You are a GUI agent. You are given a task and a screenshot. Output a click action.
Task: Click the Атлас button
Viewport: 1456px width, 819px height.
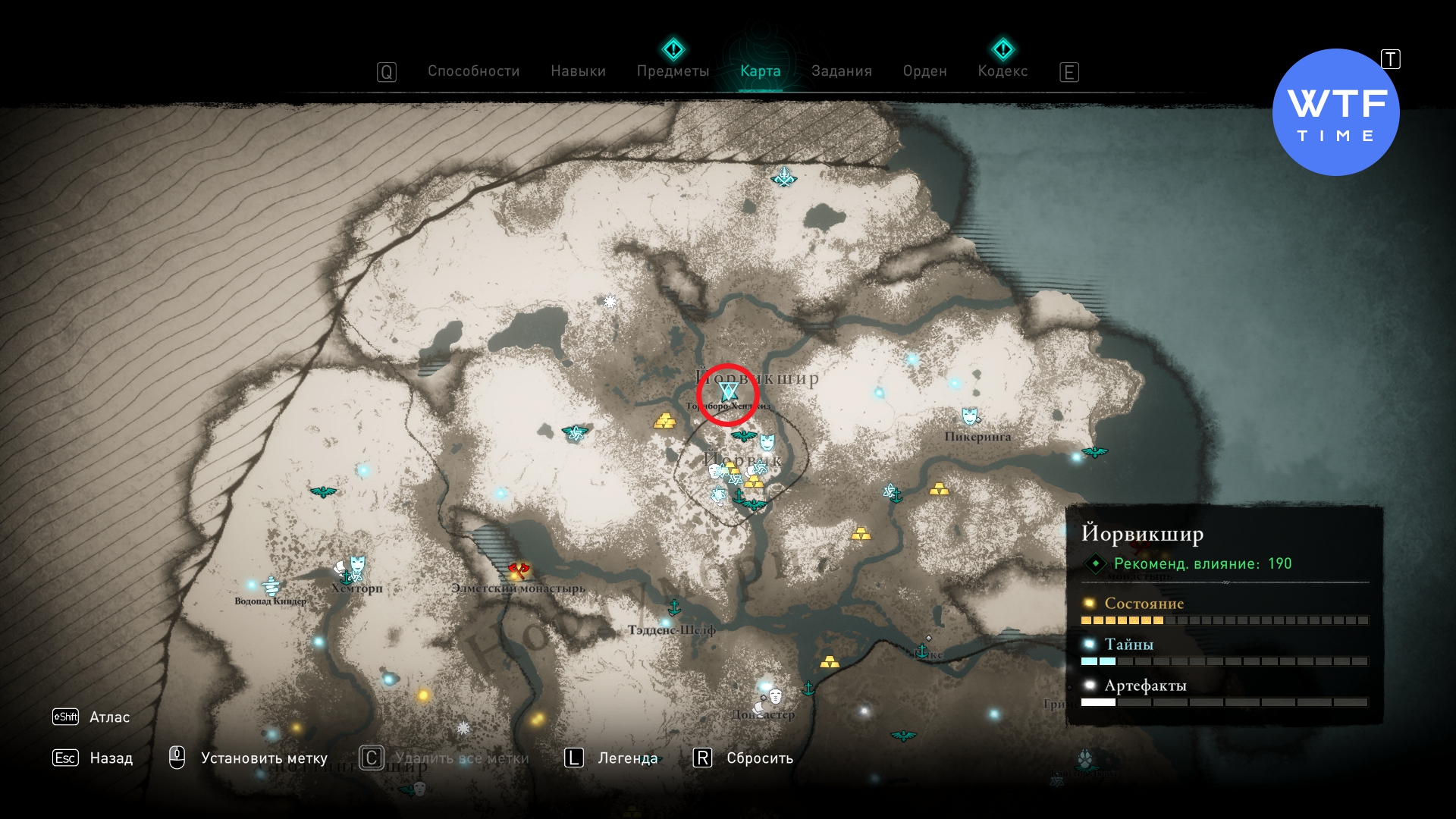coord(109,717)
